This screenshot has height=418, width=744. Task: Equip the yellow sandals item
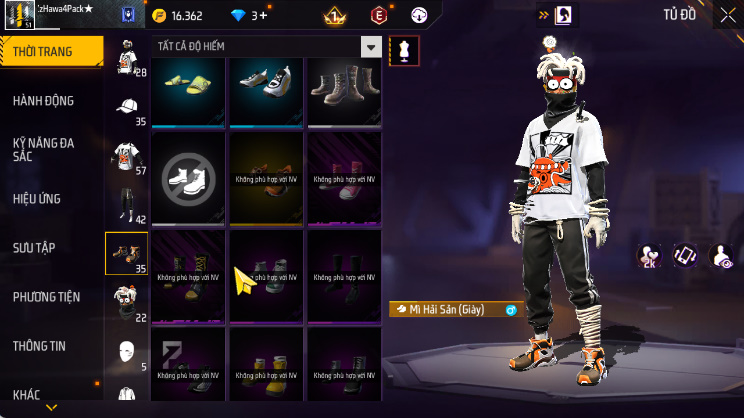[189, 90]
